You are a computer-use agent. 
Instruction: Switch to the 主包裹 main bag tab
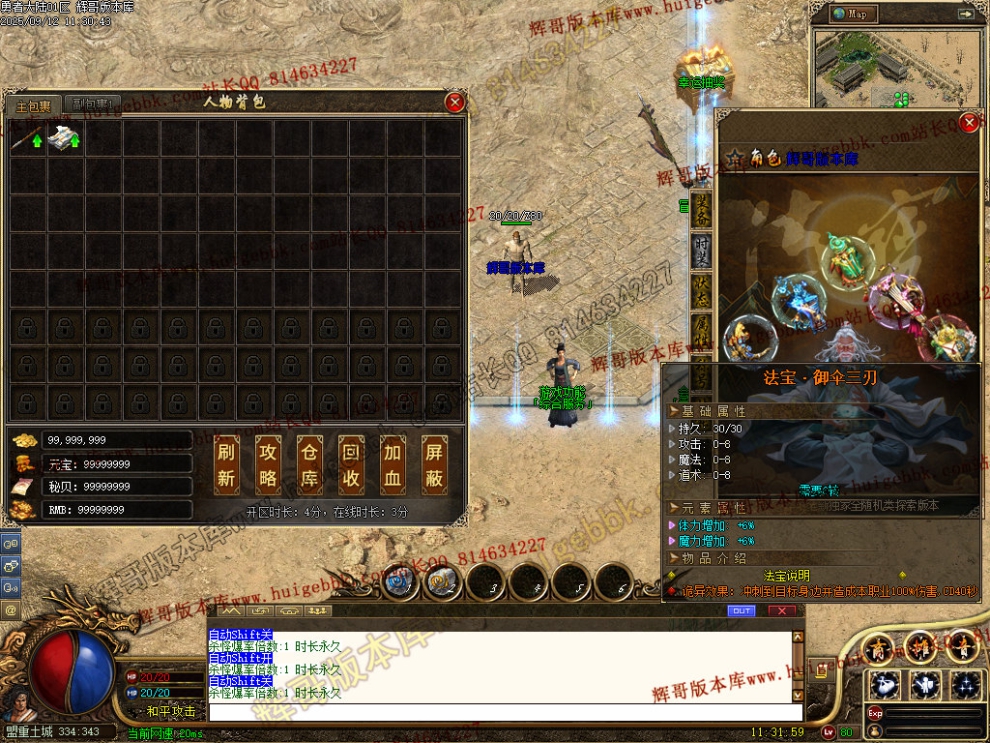pyautogui.click(x=32, y=105)
